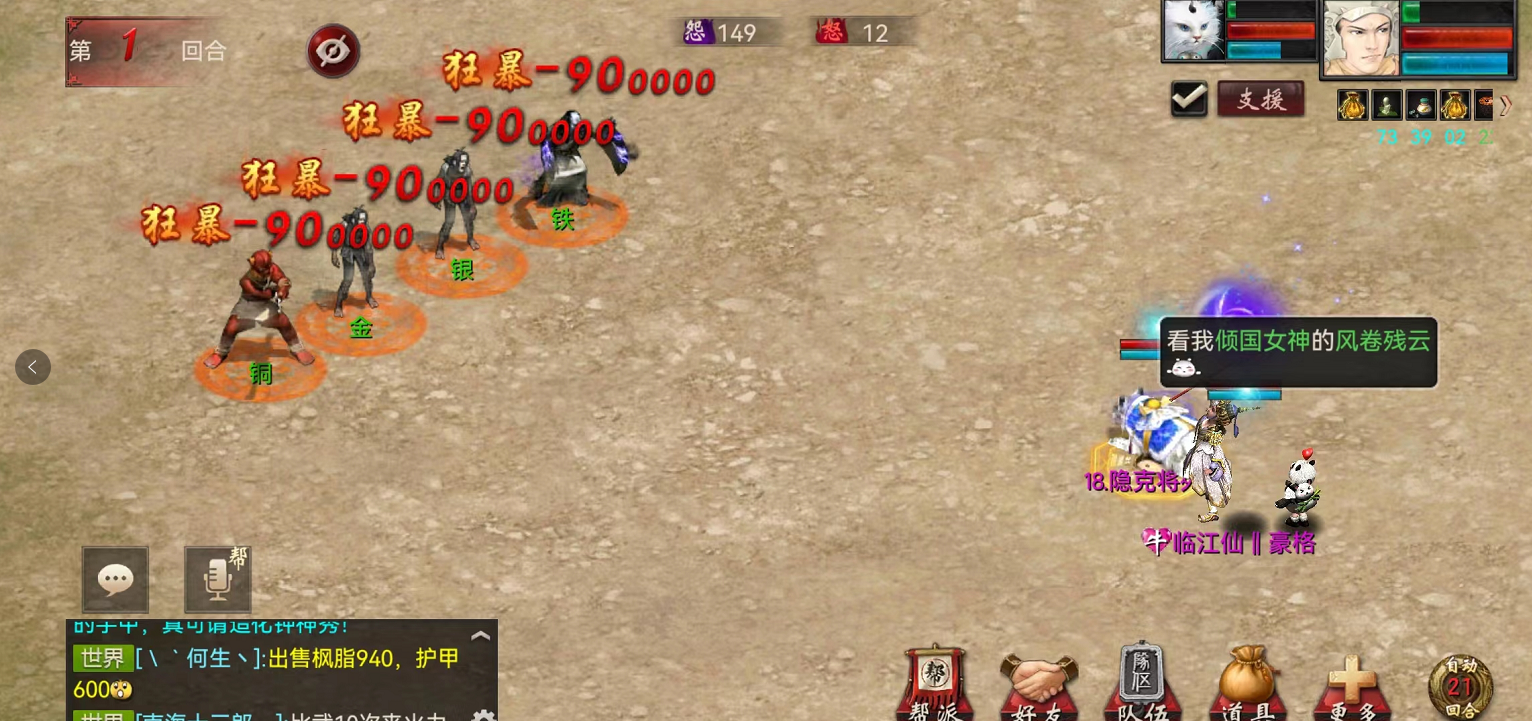Toggle the eye visibility icon

coord(333,51)
